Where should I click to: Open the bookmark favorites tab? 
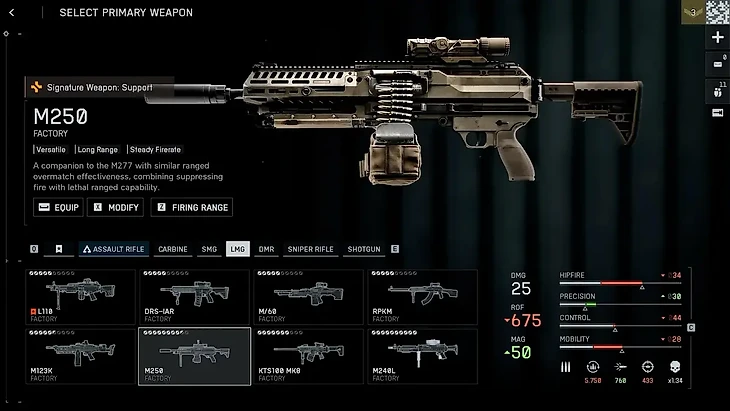coord(59,249)
